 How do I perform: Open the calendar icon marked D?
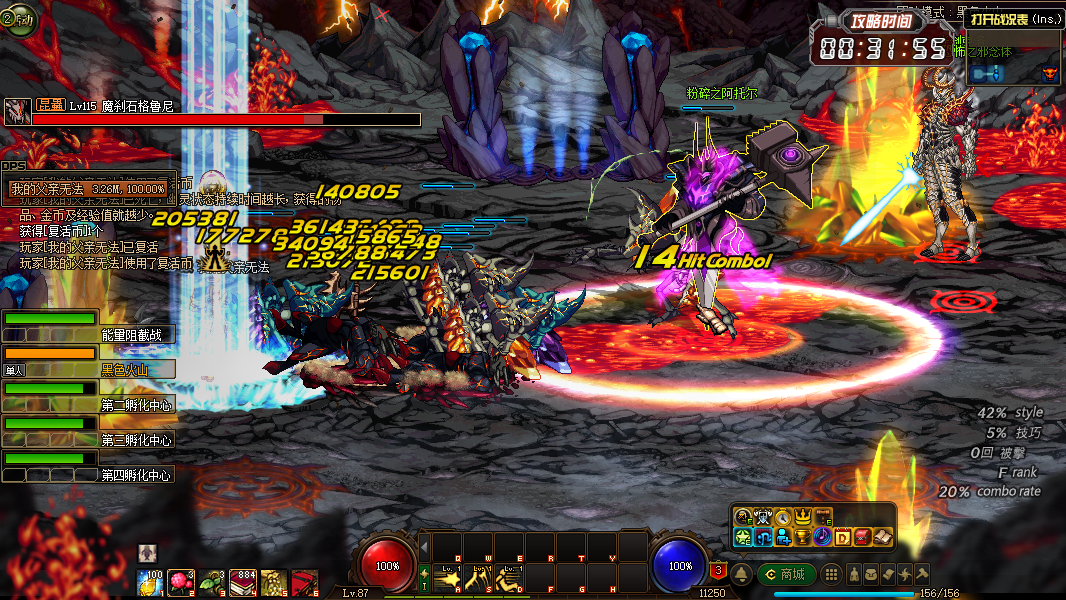pos(842,538)
